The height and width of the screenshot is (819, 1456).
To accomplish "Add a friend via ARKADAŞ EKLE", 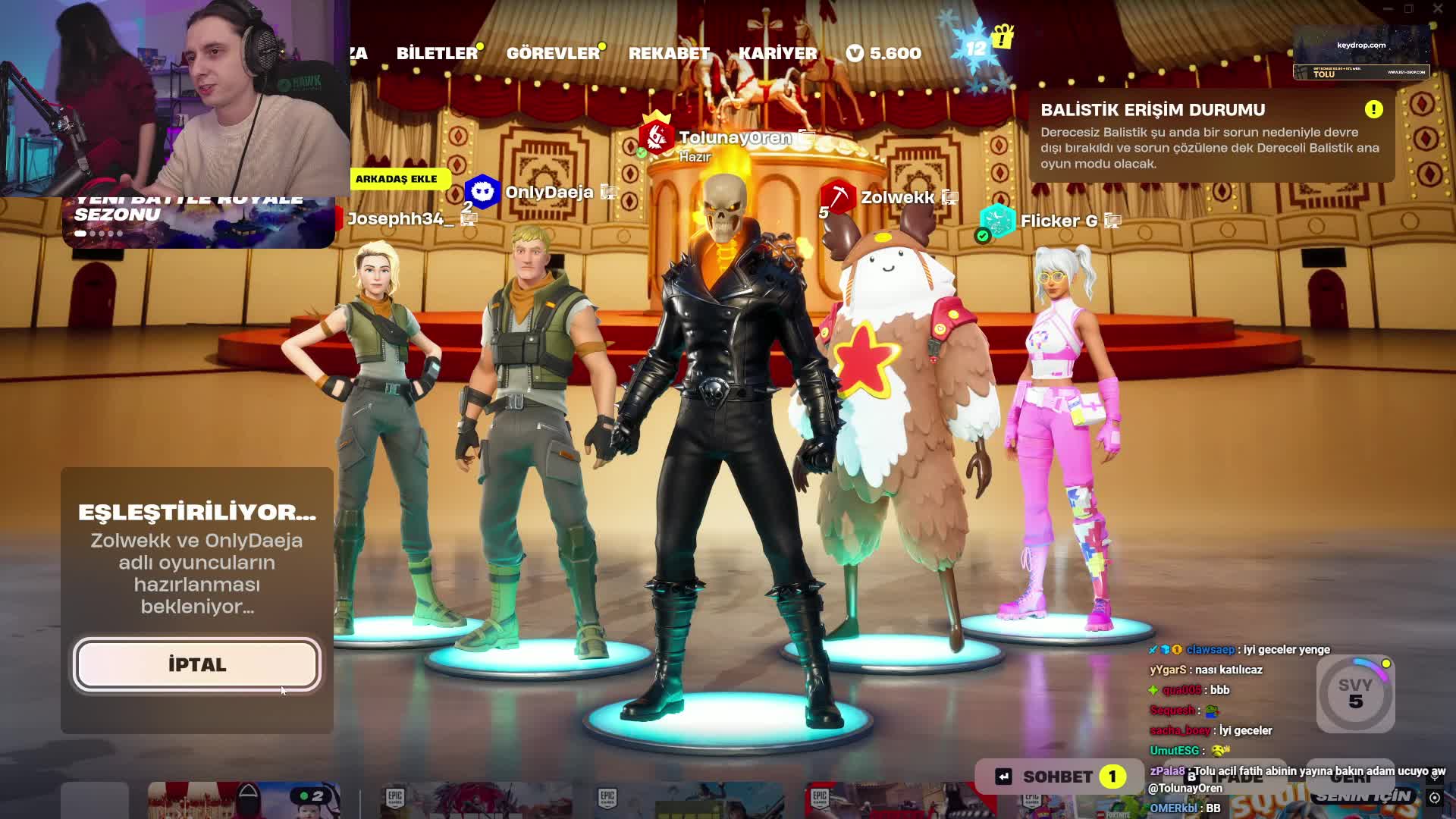I will [396, 179].
